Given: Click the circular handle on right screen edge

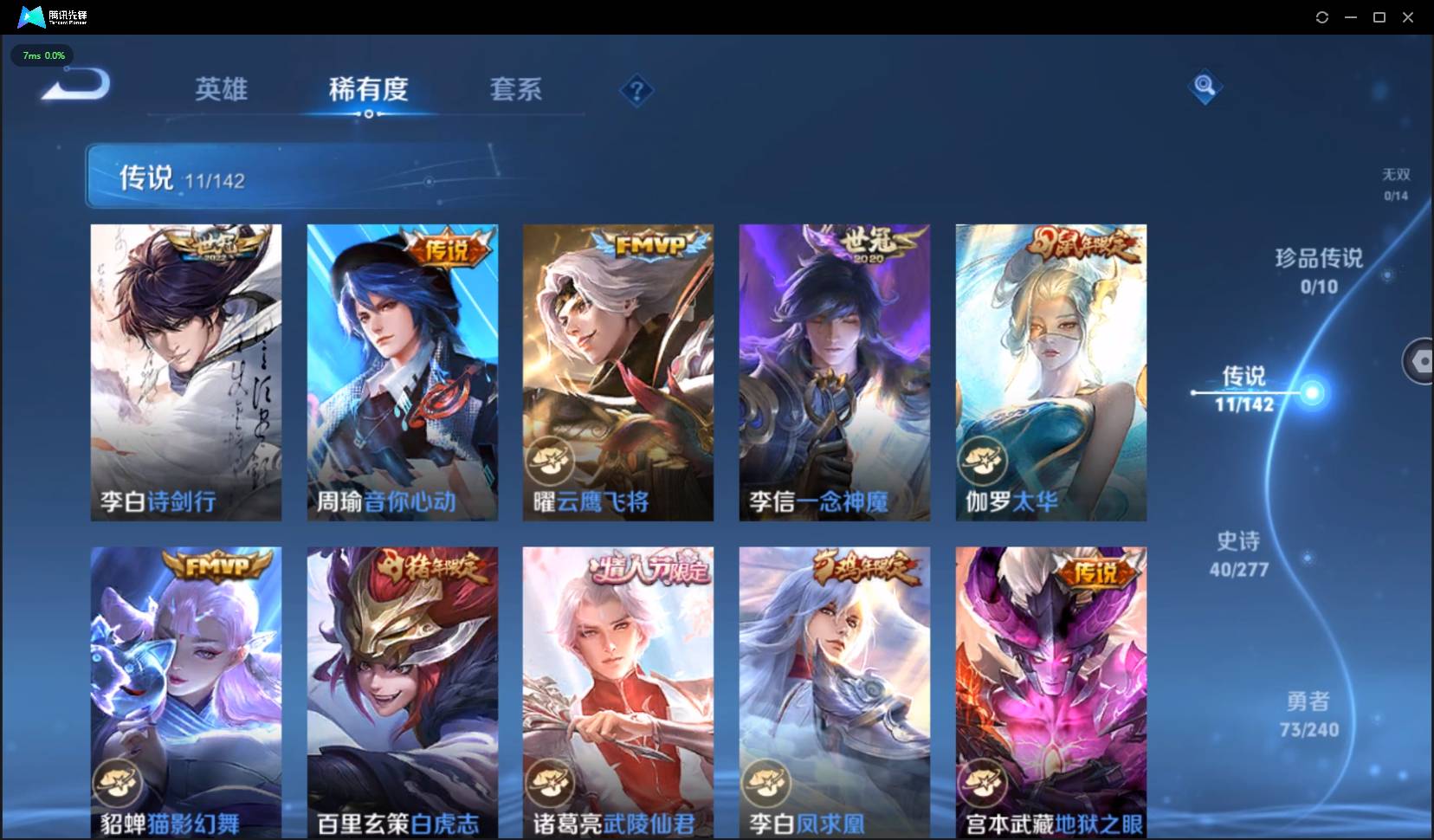Looking at the screenshot, I should pyautogui.click(x=1422, y=361).
